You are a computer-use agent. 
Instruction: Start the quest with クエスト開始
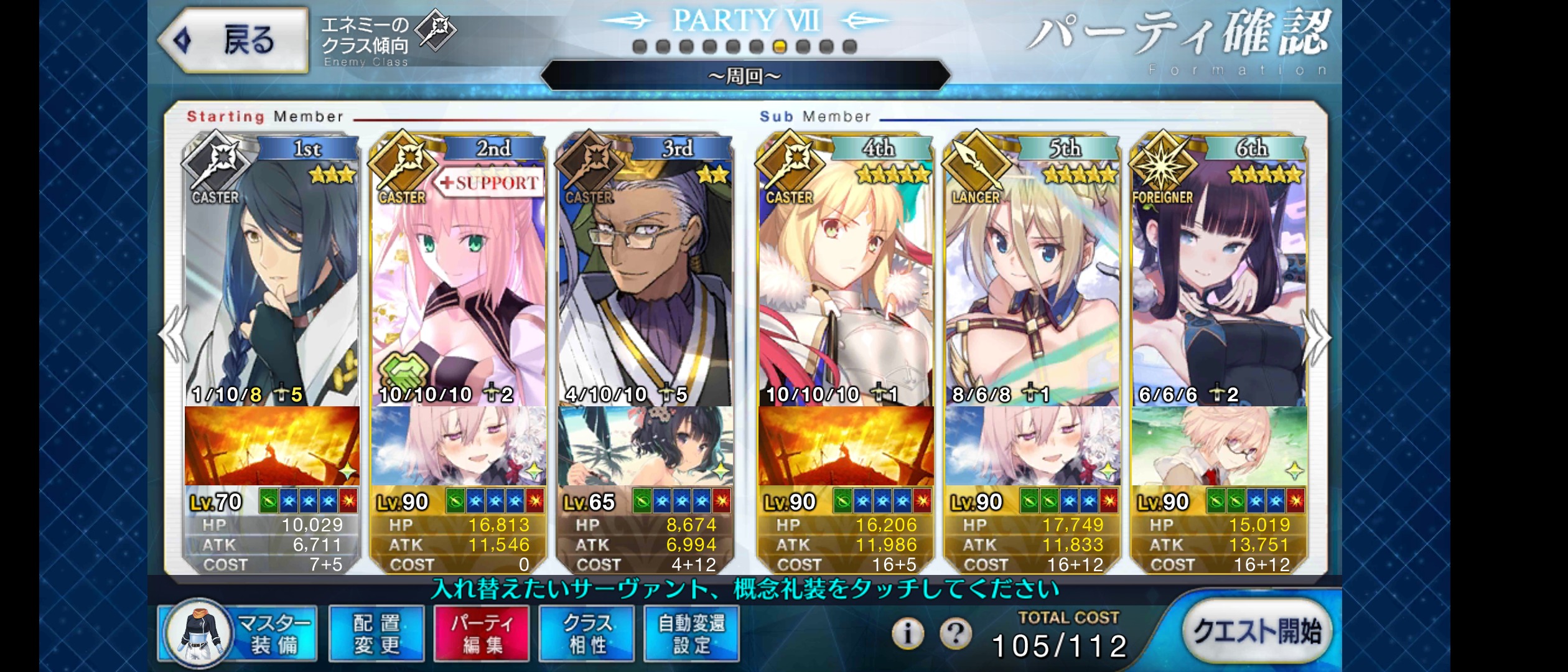[x=1256, y=632]
